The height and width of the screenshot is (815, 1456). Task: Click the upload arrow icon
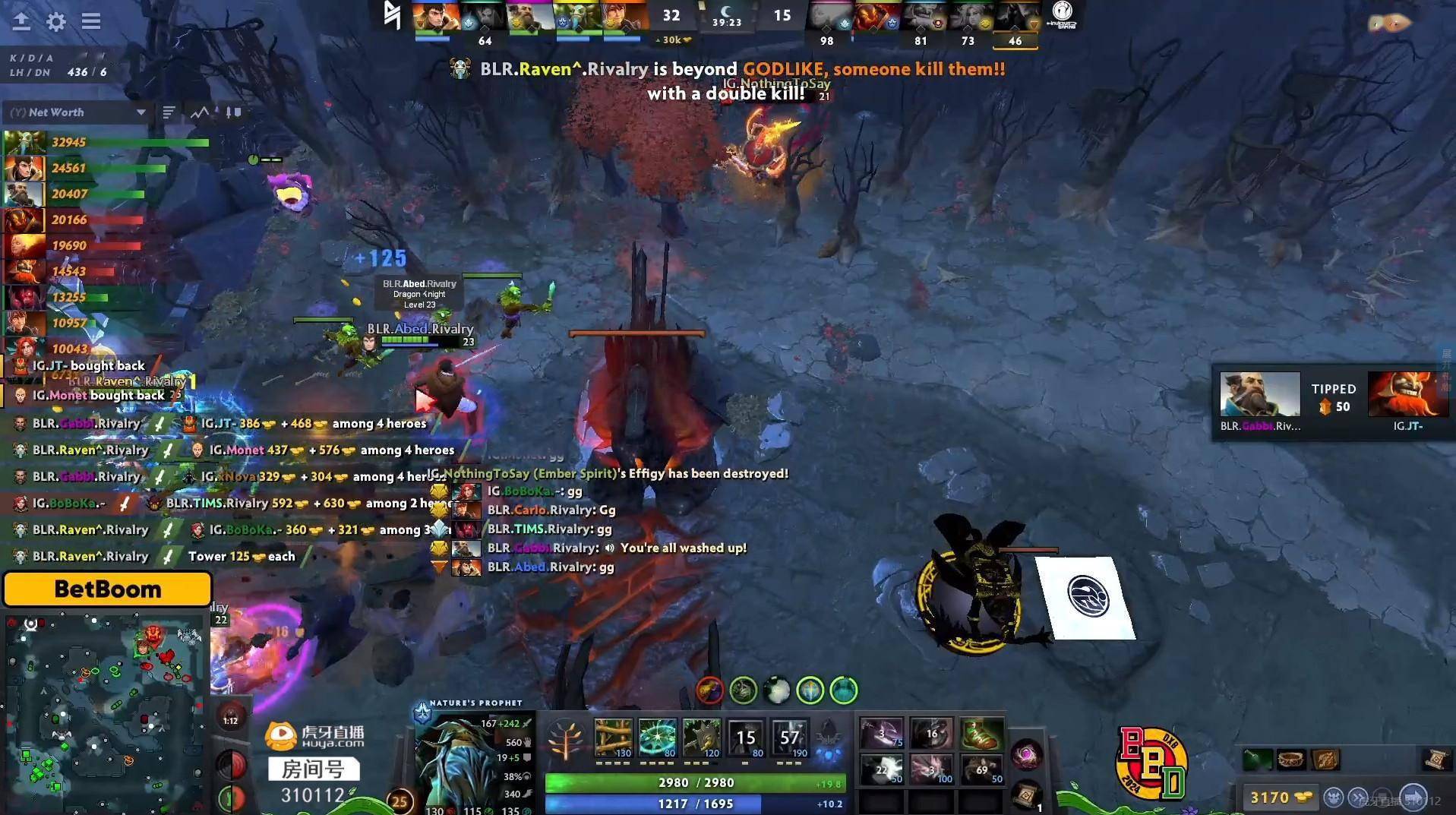pyautogui.click(x=21, y=21)
